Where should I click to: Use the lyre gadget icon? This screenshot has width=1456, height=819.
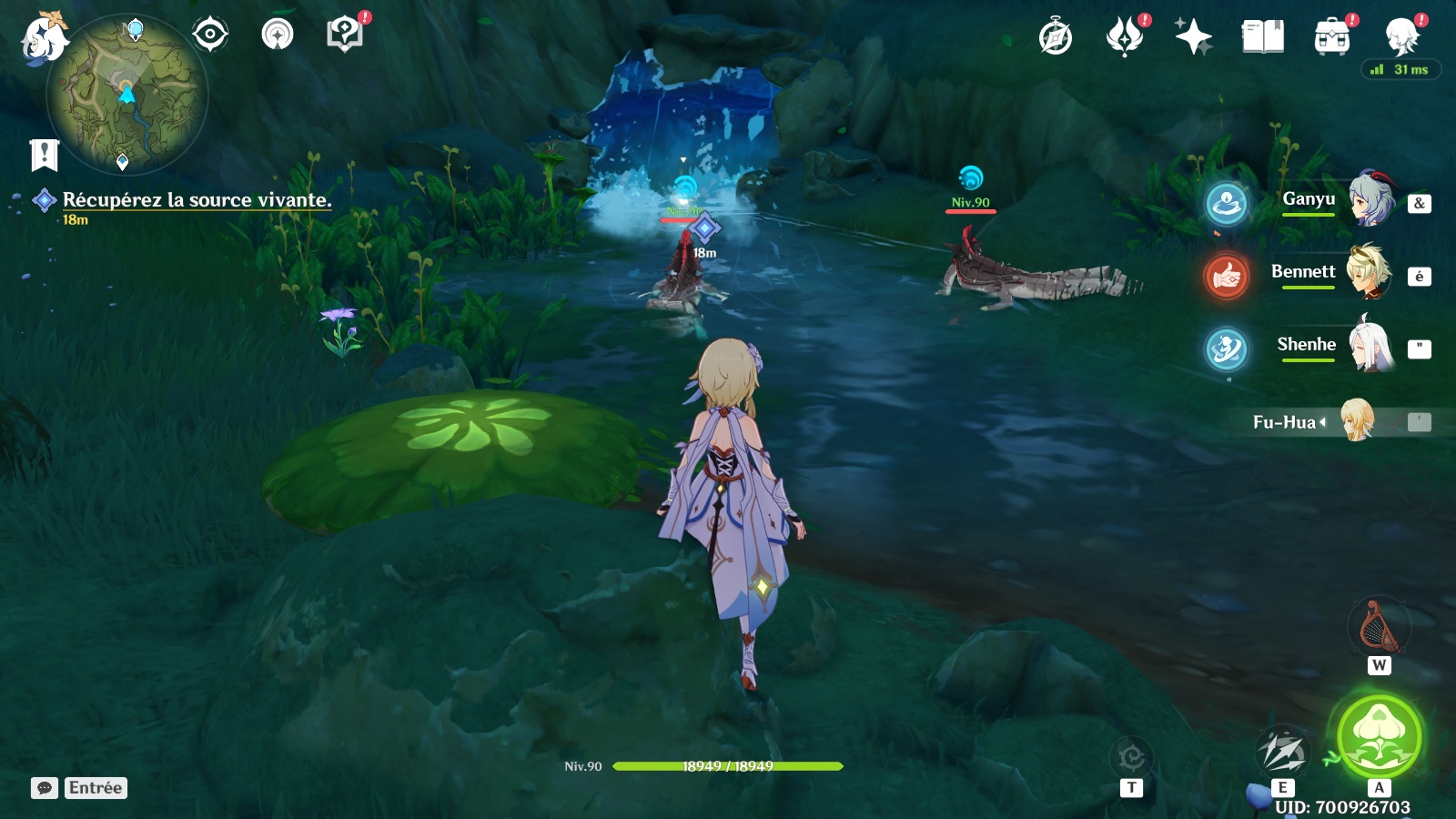(1378, 627)
